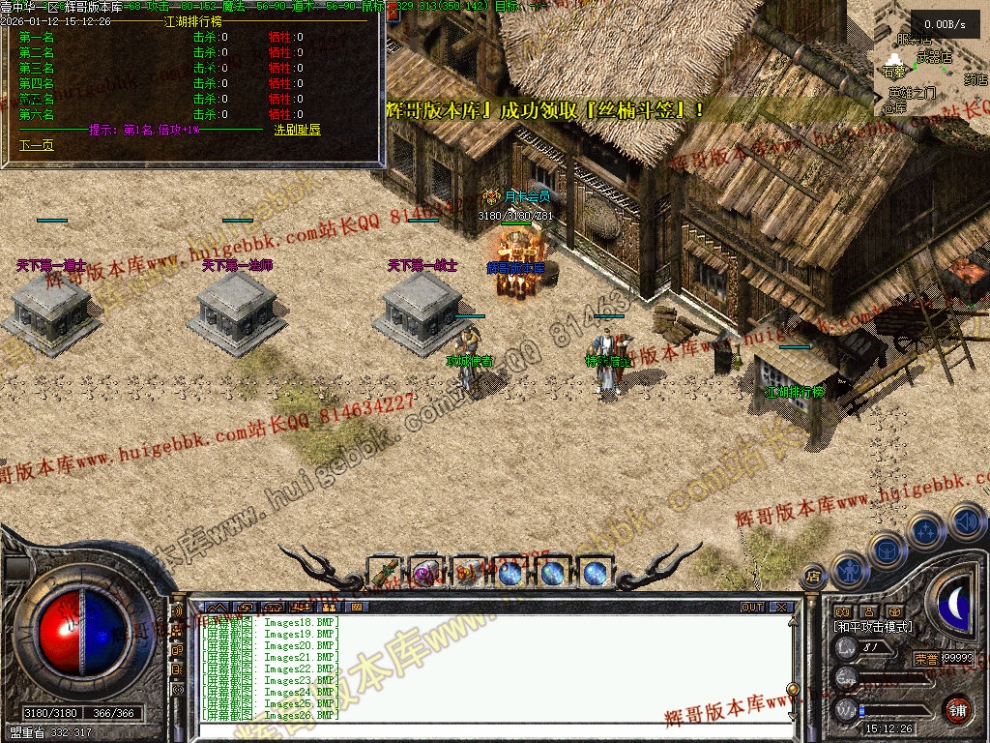
Task: Click the OUT button on the chat window
Action: (752, 607)
